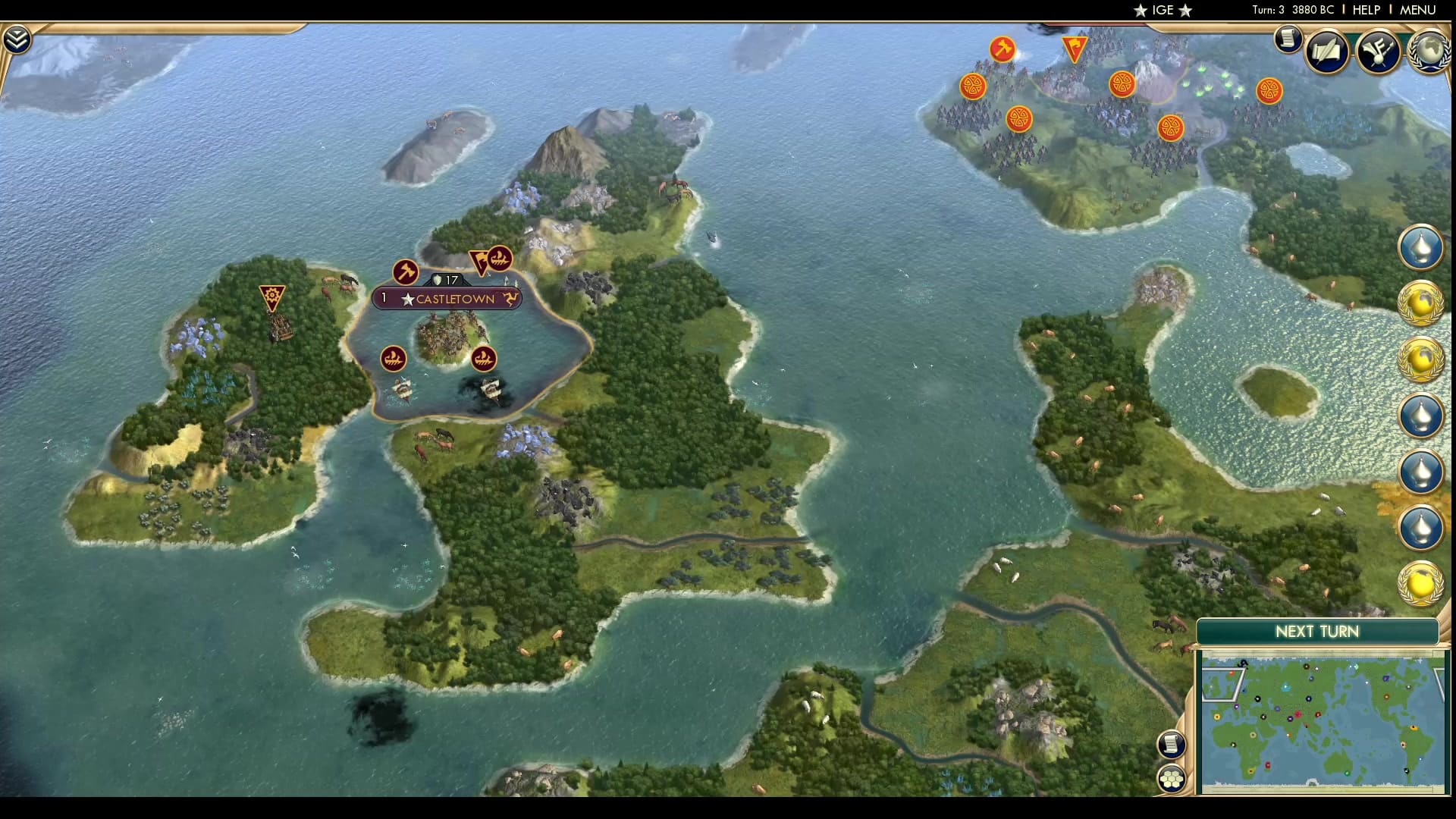
Task: Open the MENU item in the top bar
Action: pos(1417,11)
